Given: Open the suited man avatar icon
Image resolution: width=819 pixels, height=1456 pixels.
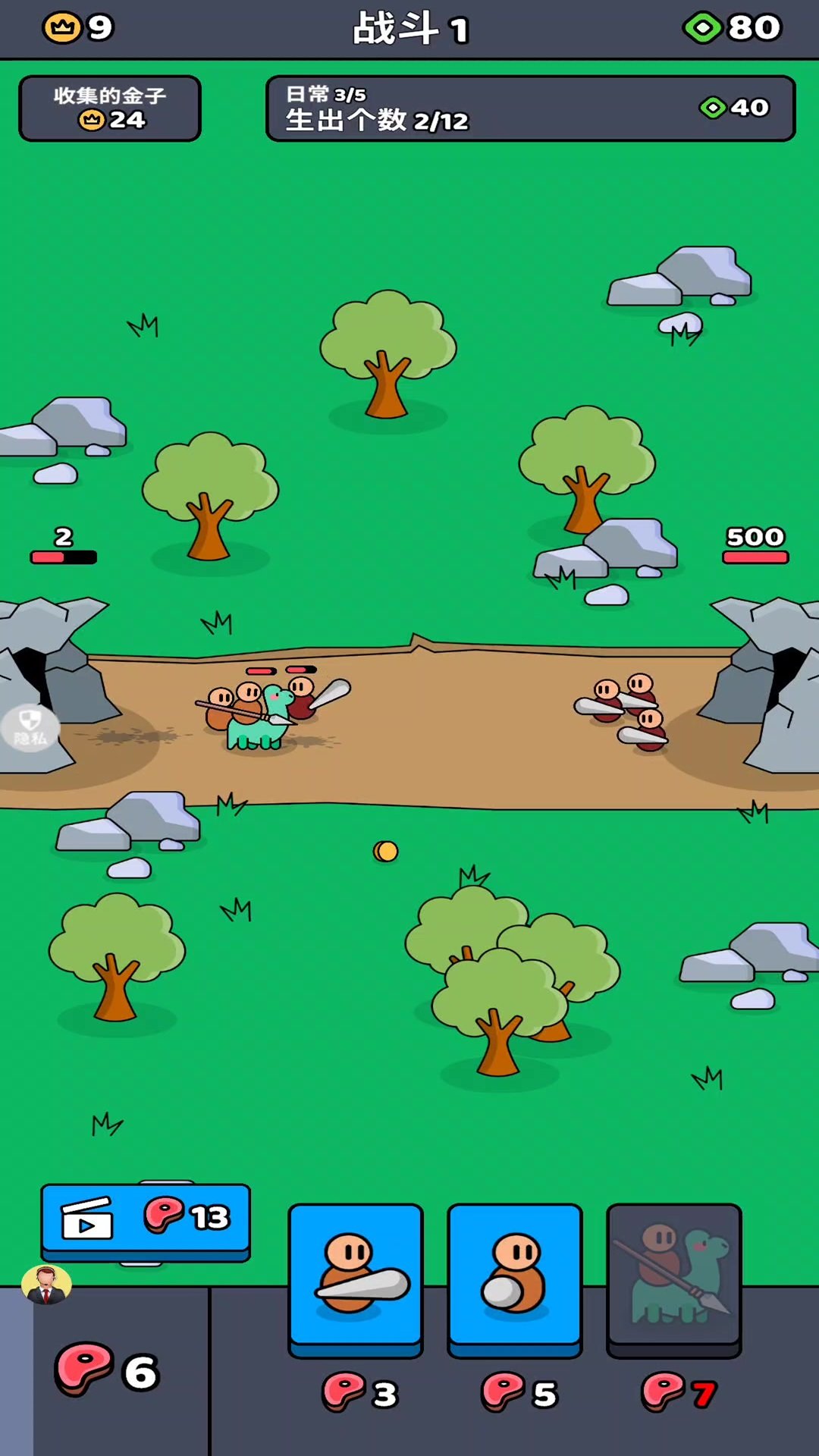Looking at the screenshot, I should coord(46,1285).
